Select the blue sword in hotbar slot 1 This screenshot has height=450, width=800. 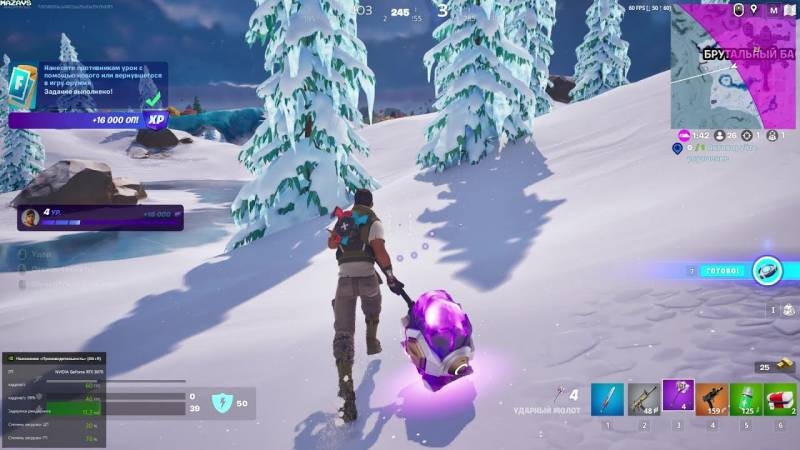pos(607,399)
